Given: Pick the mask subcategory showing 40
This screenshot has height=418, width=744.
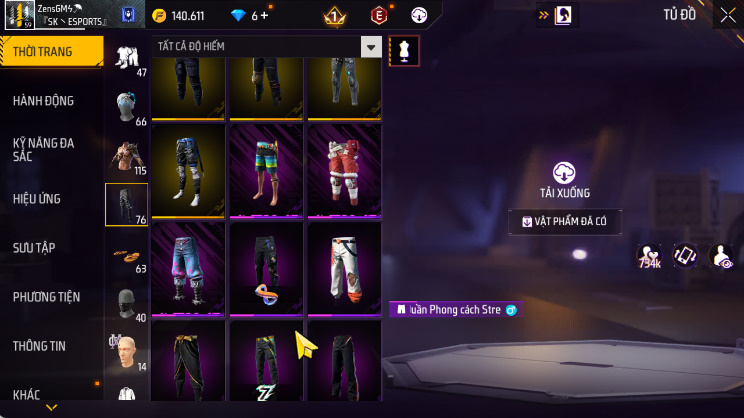Looking at the screenshot, I should 126,304.
